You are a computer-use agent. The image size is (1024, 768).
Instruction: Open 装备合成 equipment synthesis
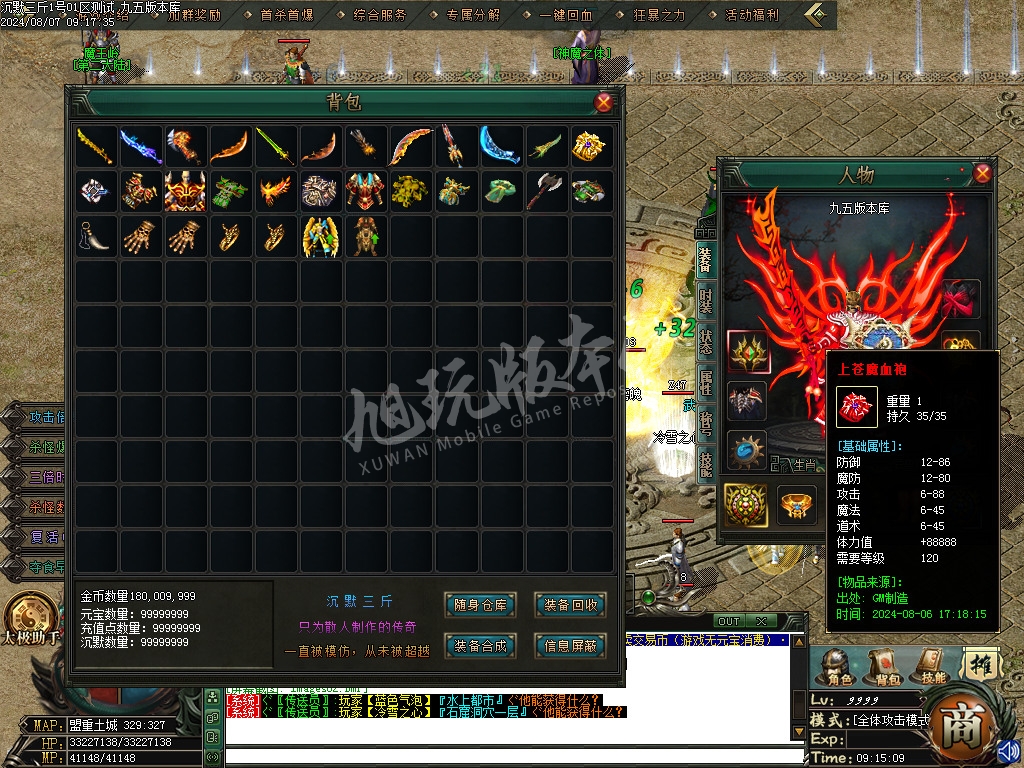480,646
